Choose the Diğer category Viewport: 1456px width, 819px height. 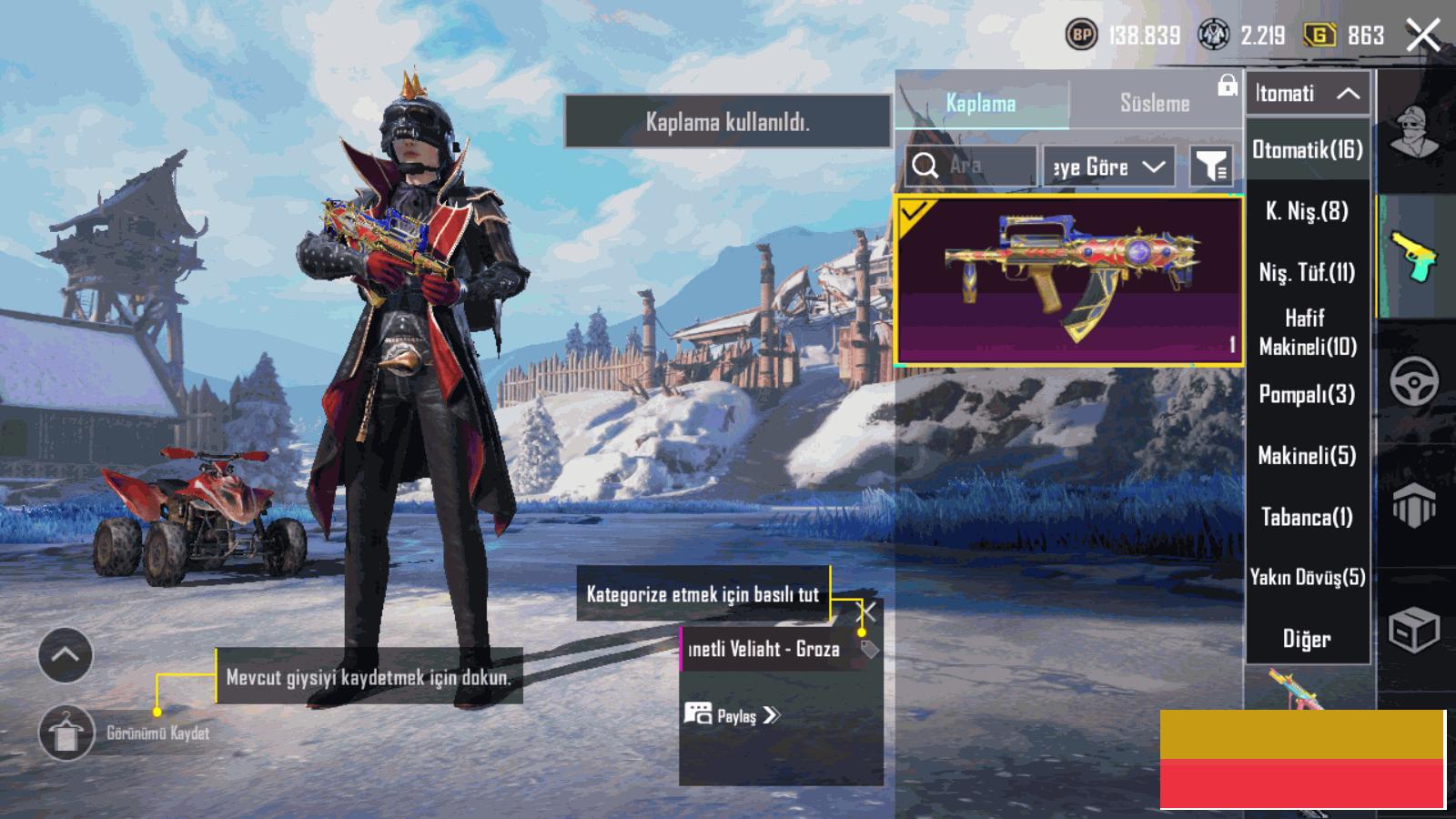1308,639
